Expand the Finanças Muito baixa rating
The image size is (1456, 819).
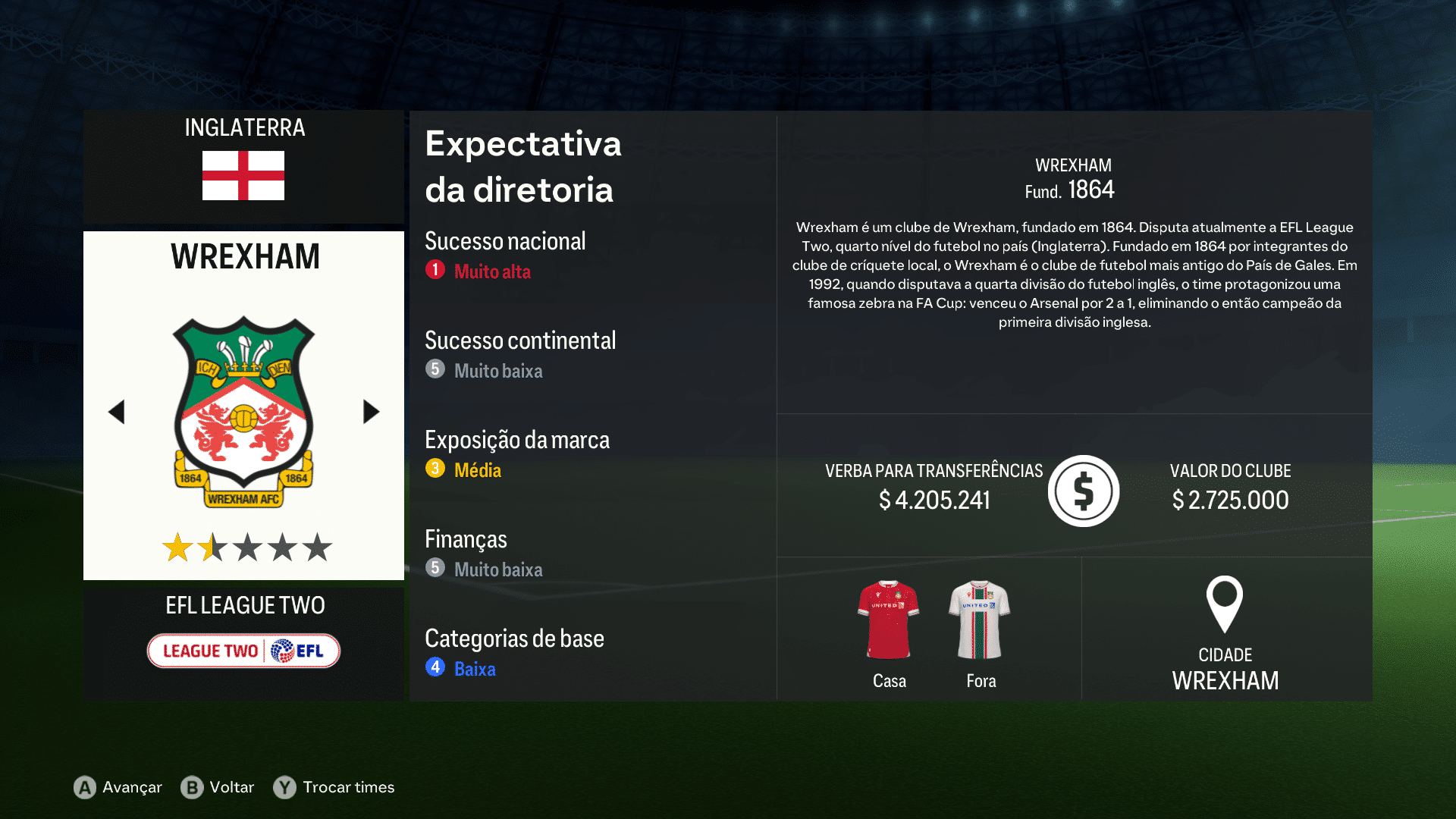pos(435,568)
